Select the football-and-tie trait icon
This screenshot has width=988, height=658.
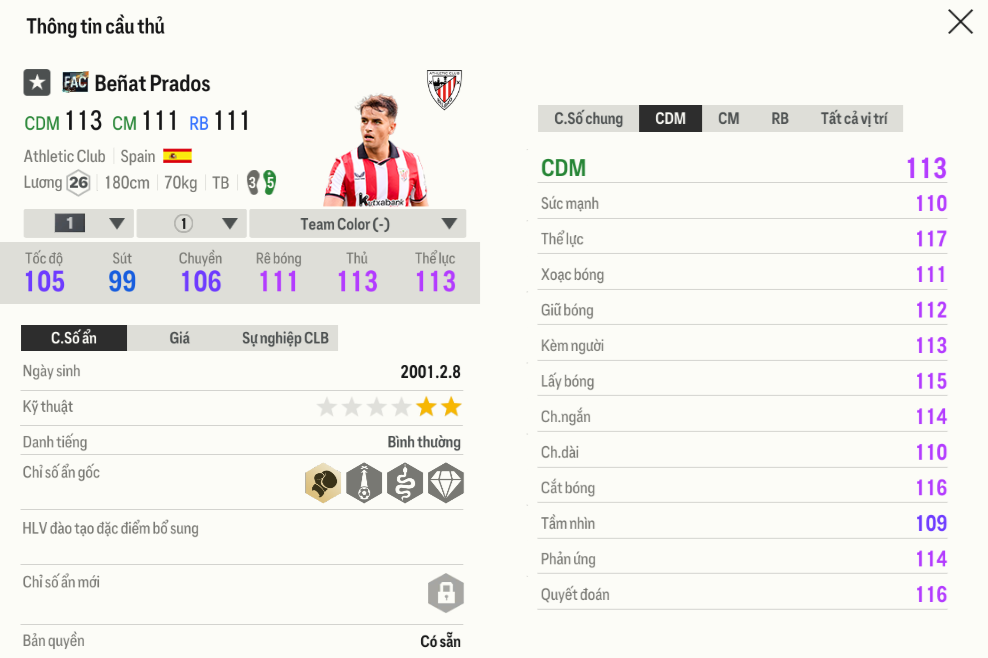pos(364,483)
